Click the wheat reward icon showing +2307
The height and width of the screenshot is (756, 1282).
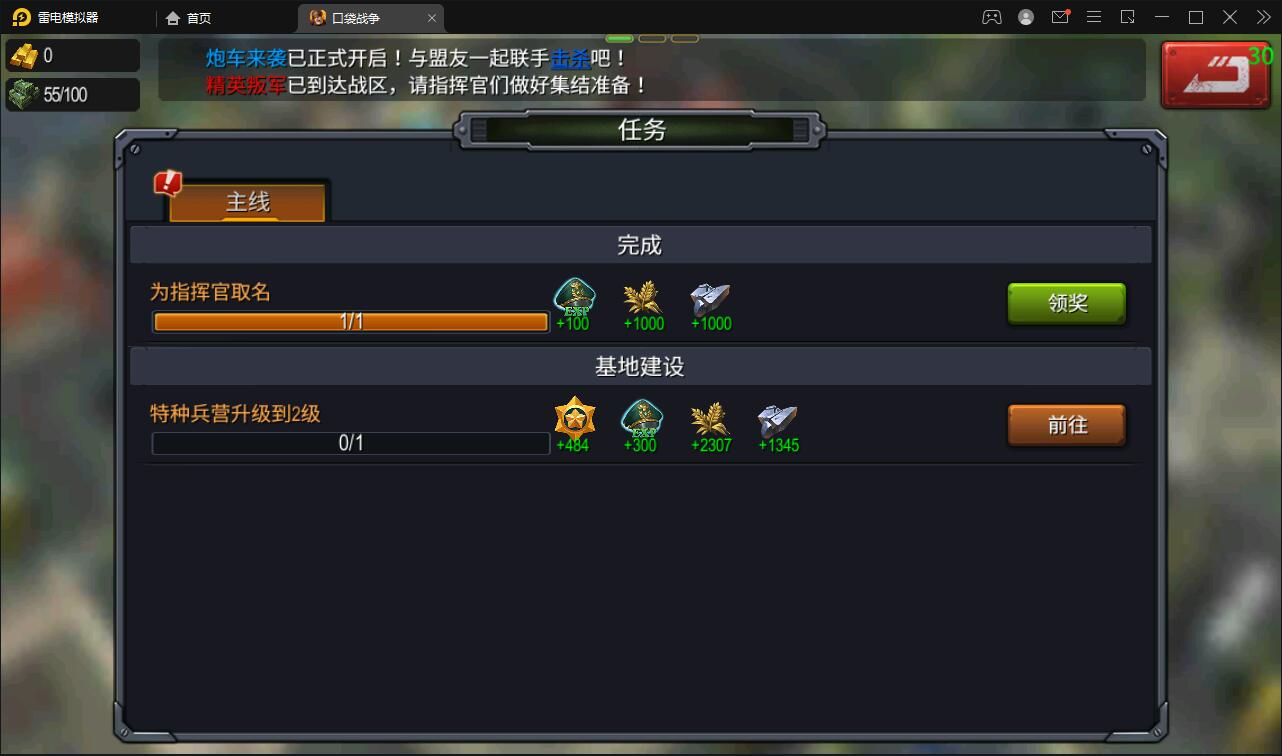pyautogui.click(x=710, y=419)
